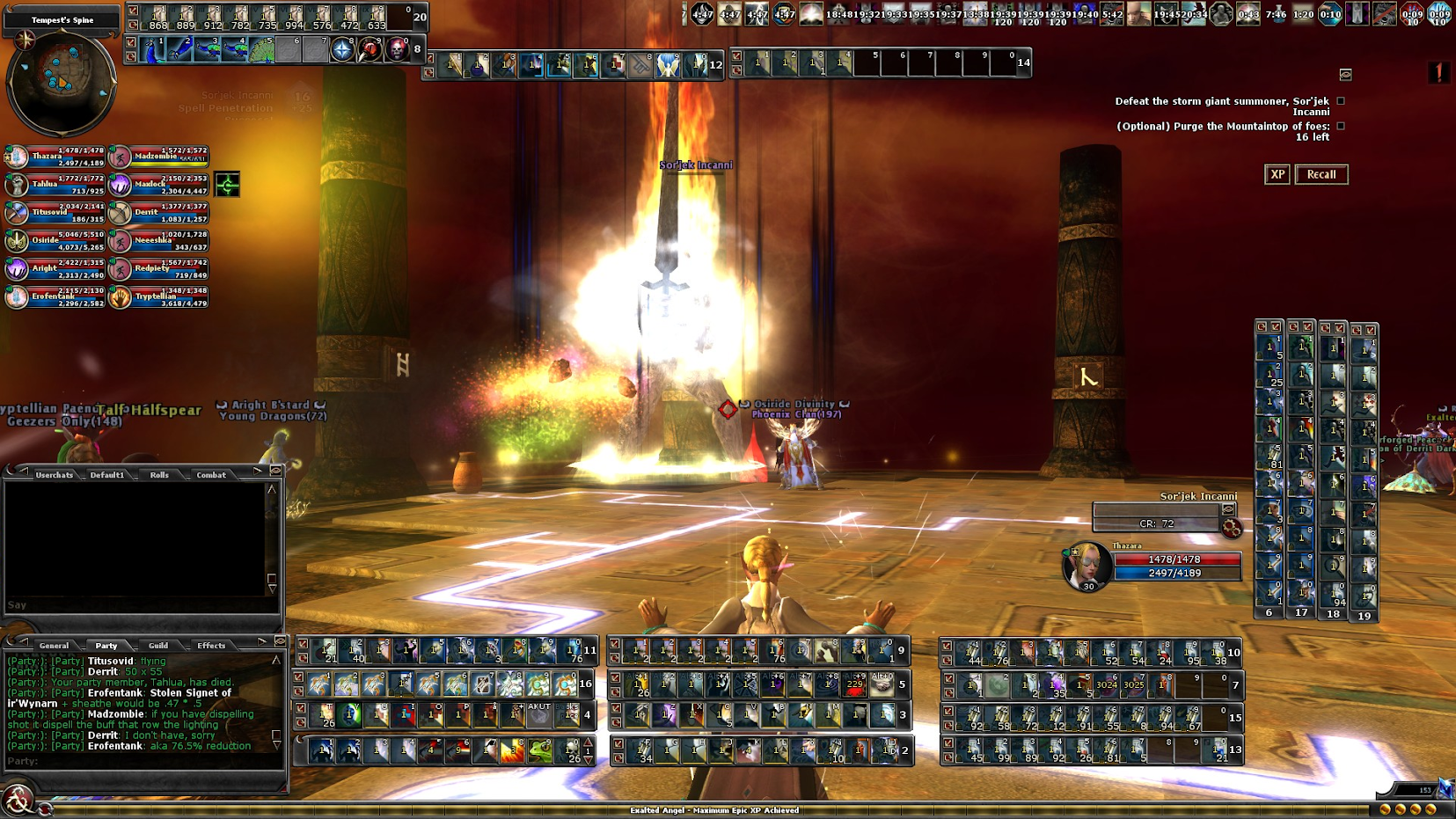Toggle the first quest objective checkbox
This screenshot has height=819, width=1456.
pos(1341,101)
